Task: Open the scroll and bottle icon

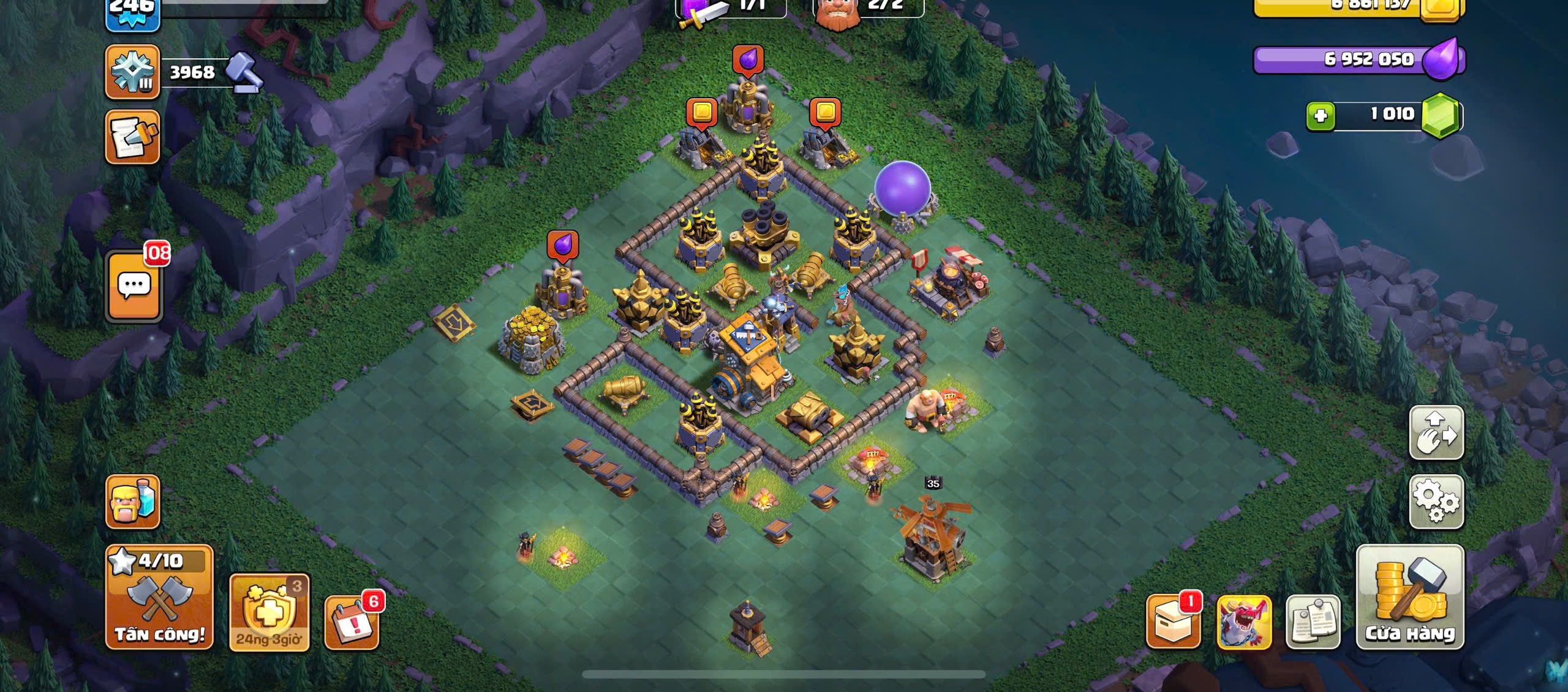Action: pos(132,137)
